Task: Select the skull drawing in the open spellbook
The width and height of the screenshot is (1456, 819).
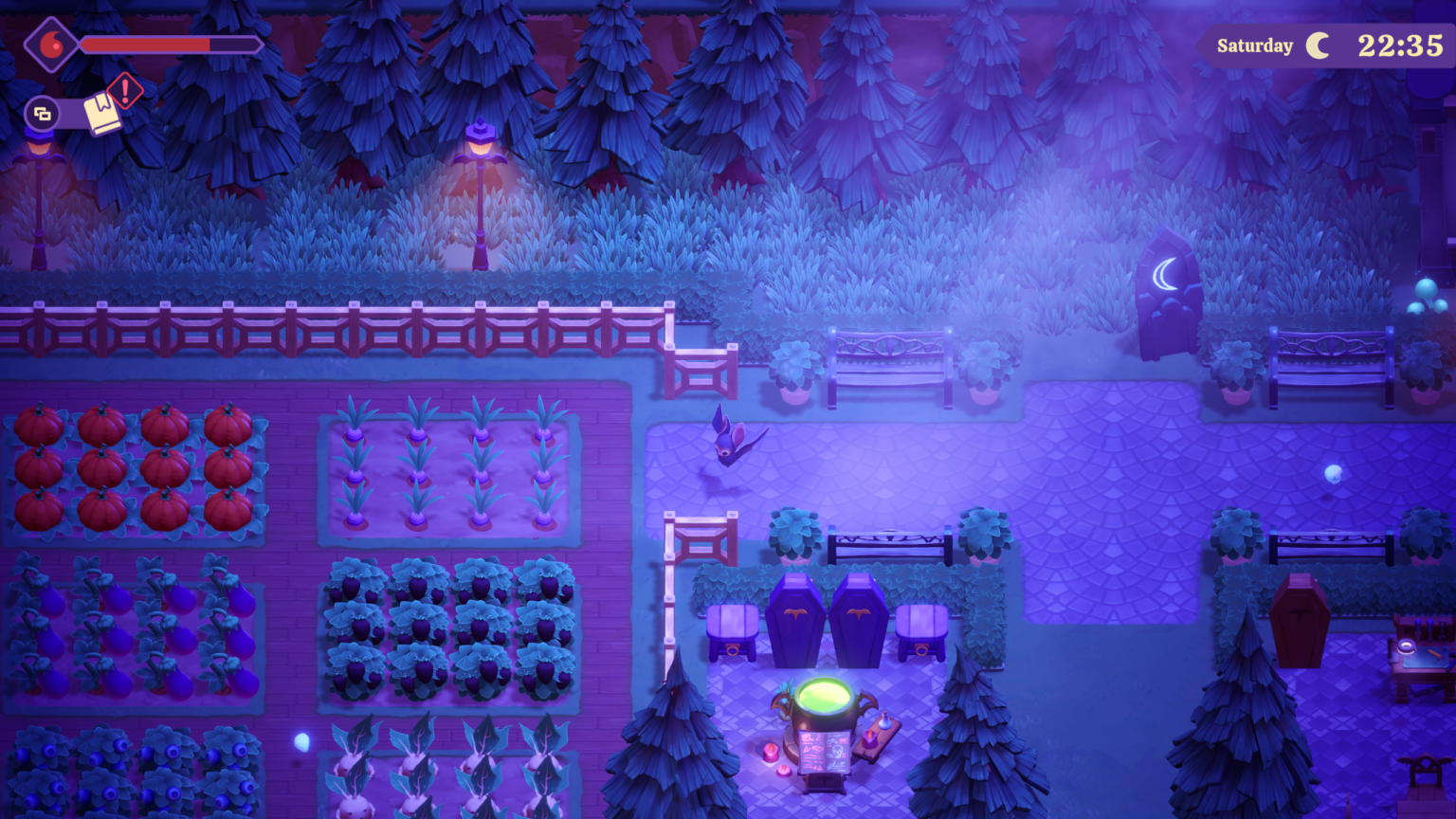Action: tap(837, 751)
